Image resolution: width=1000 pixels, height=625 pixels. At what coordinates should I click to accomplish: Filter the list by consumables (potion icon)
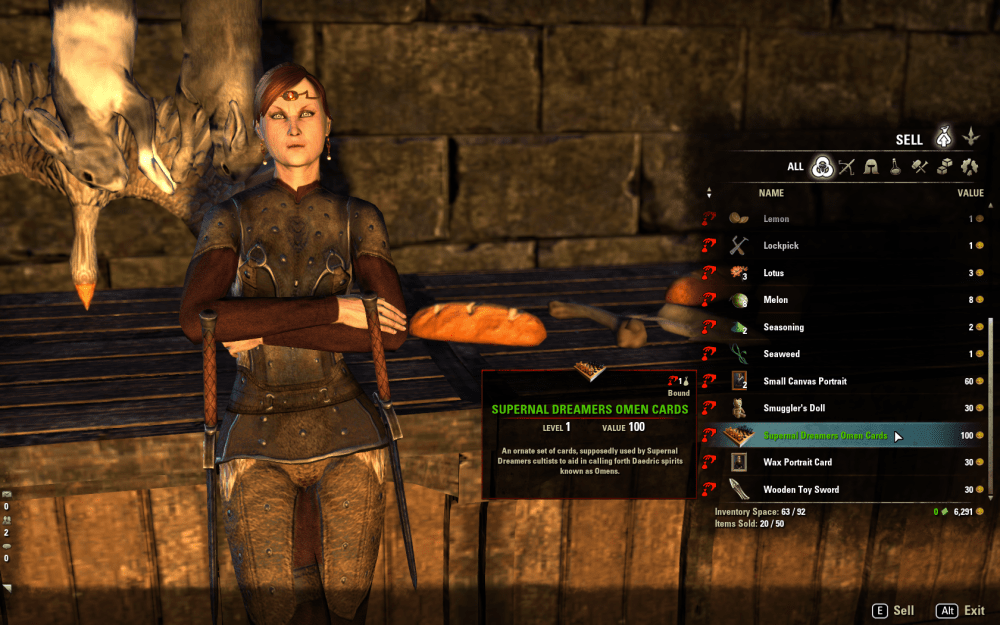896,167
